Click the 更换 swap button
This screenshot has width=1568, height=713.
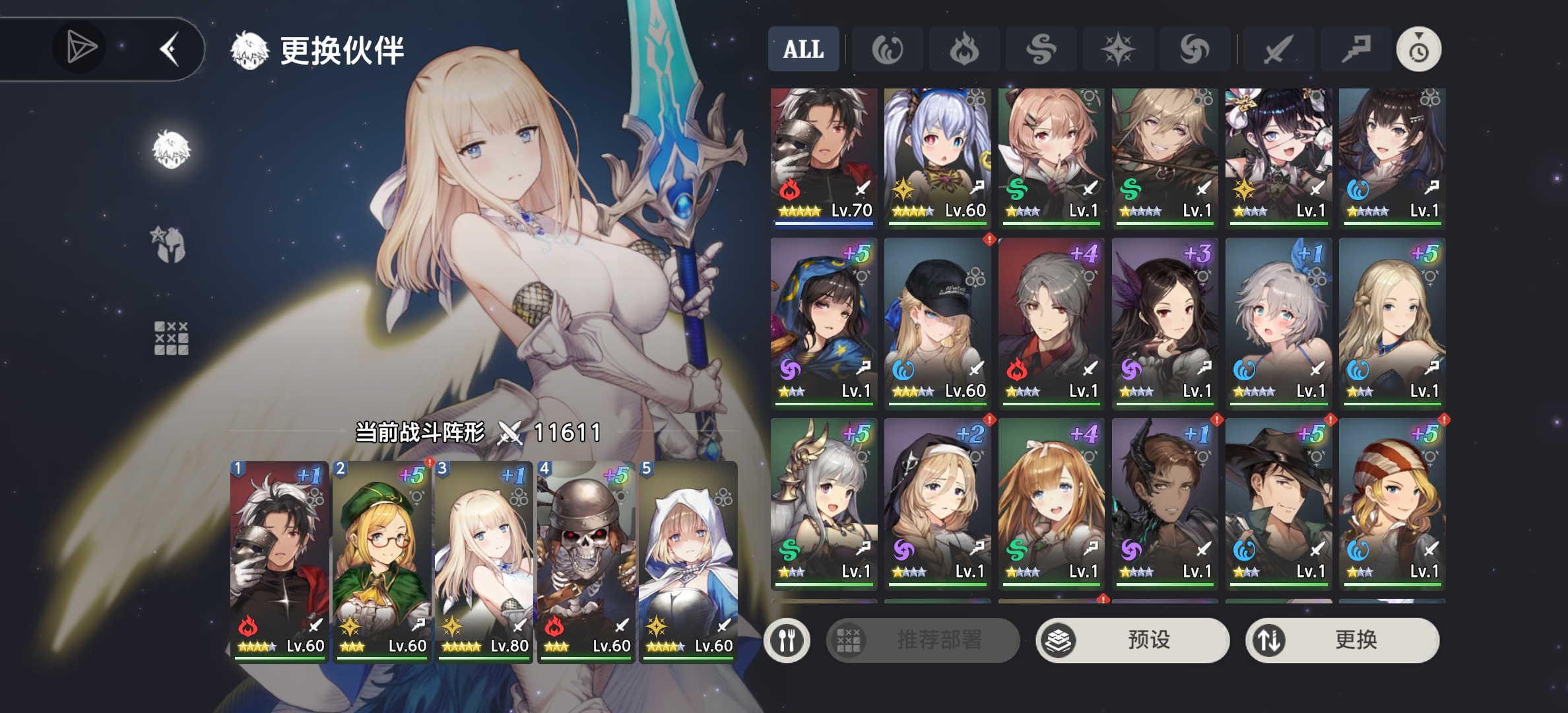pos(1342,640)
